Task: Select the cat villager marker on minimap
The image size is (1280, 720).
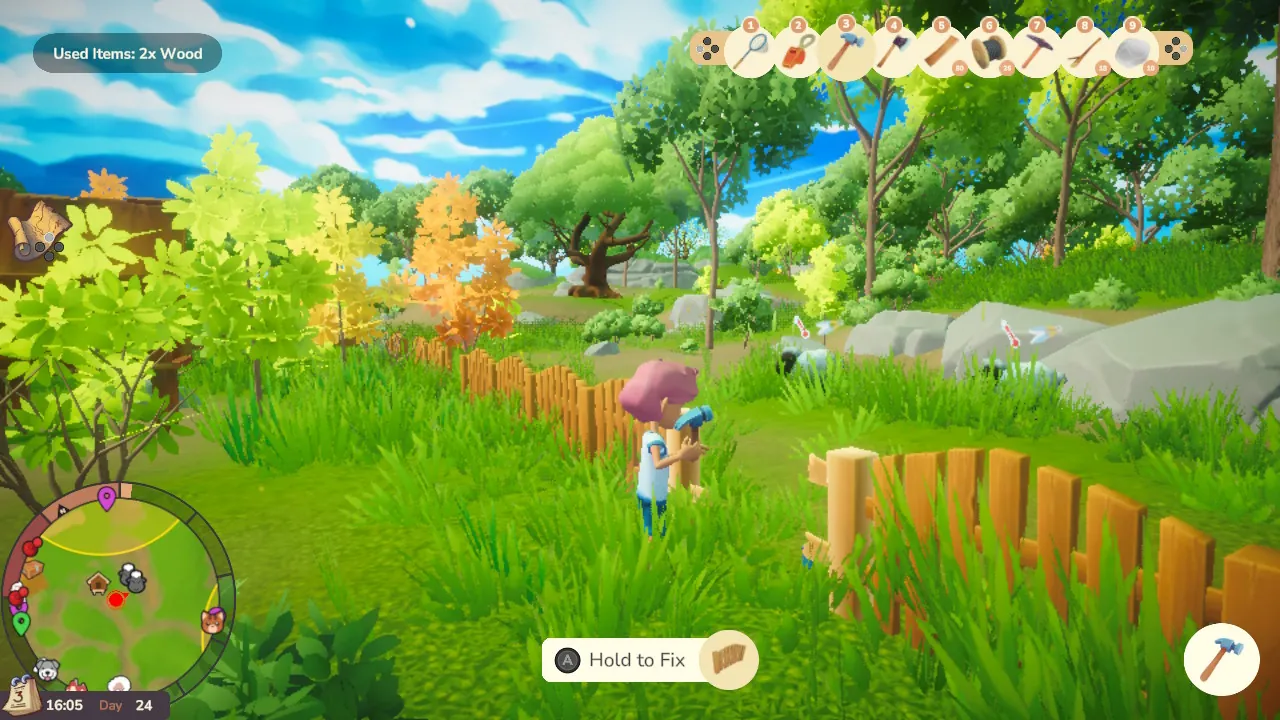Action: pyautogui.click(x=213, y=621)
